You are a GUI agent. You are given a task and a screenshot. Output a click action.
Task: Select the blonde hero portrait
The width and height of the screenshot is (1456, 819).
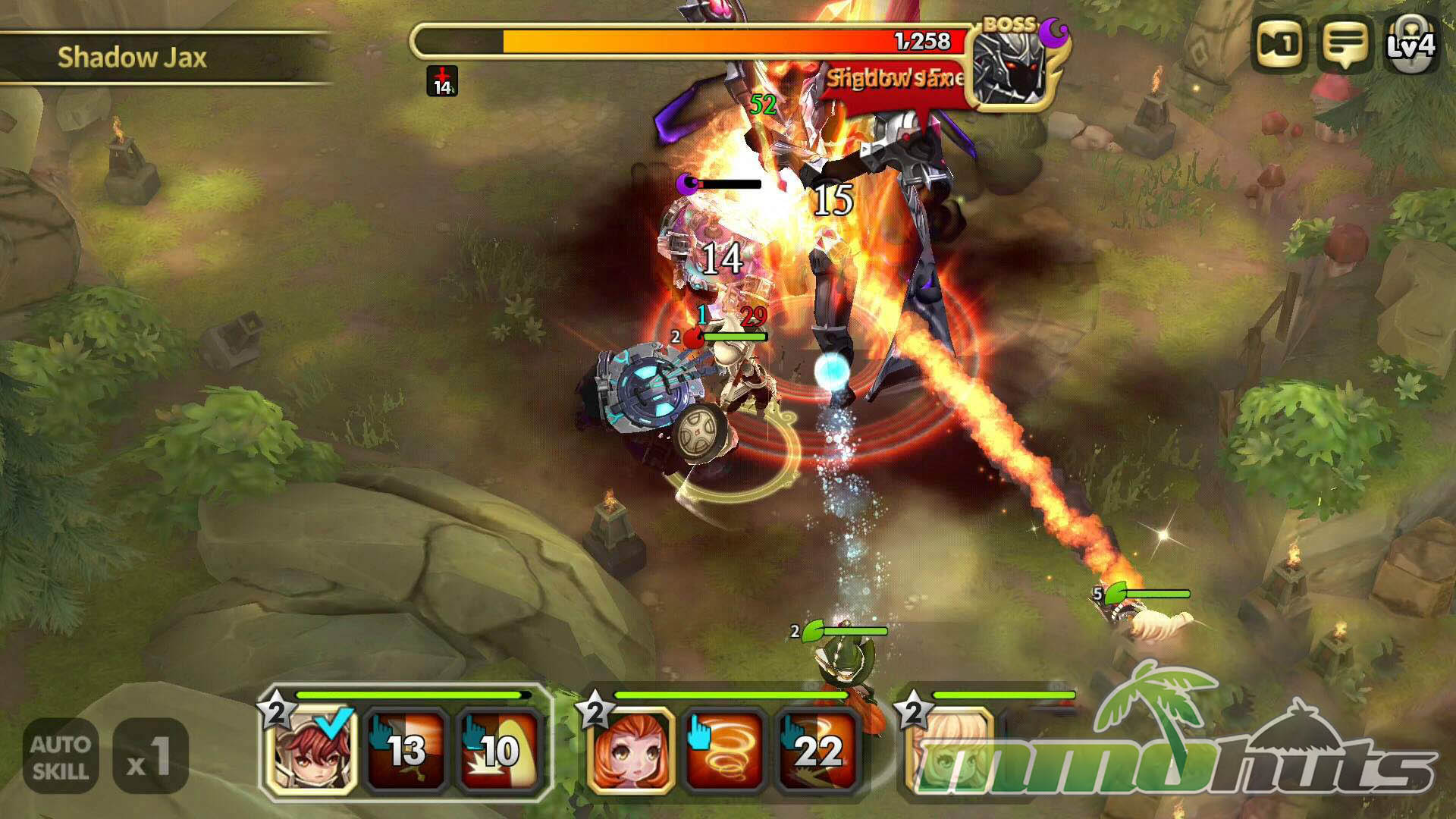coord(948,751)
